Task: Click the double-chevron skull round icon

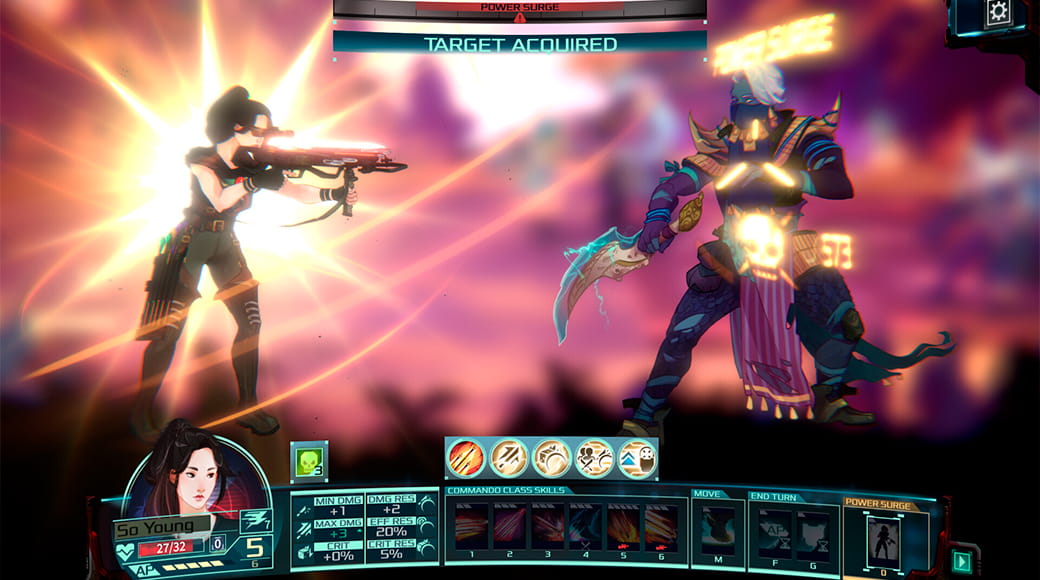Action: pyautogui.click(x=637, y=458)
